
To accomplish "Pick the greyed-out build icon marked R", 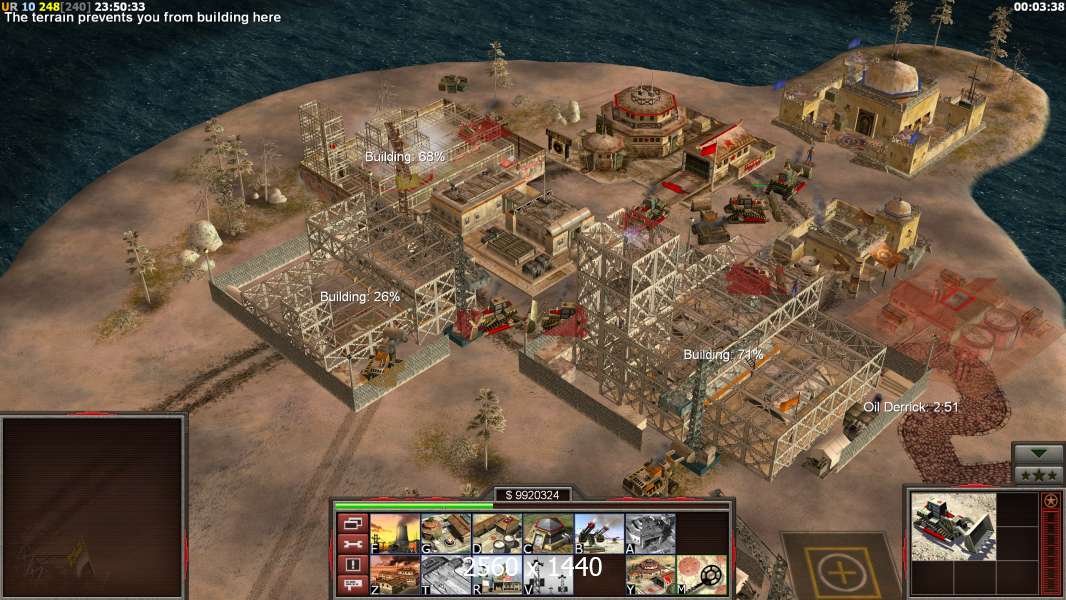I will (497, 575).
